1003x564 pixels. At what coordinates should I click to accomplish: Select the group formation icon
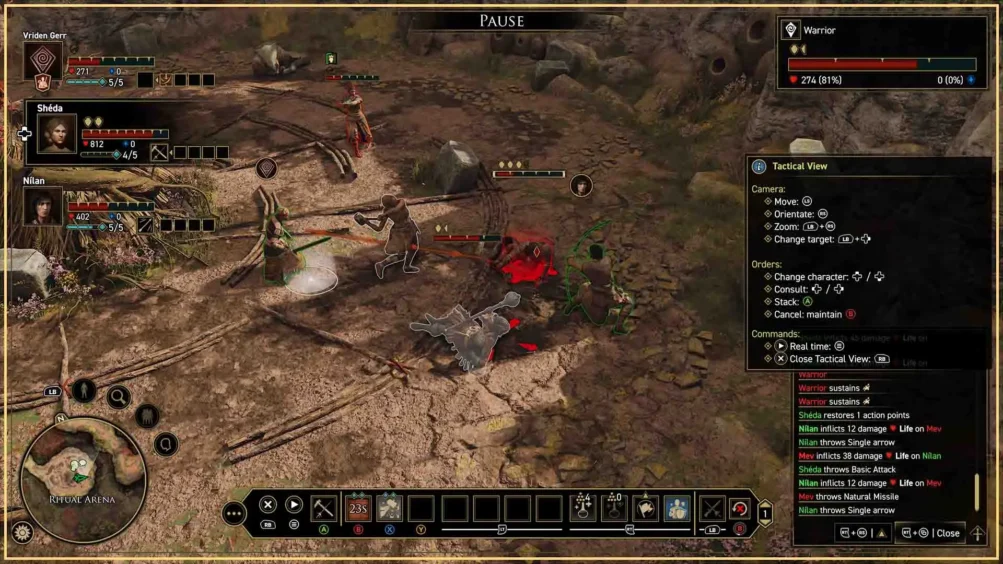147,415
